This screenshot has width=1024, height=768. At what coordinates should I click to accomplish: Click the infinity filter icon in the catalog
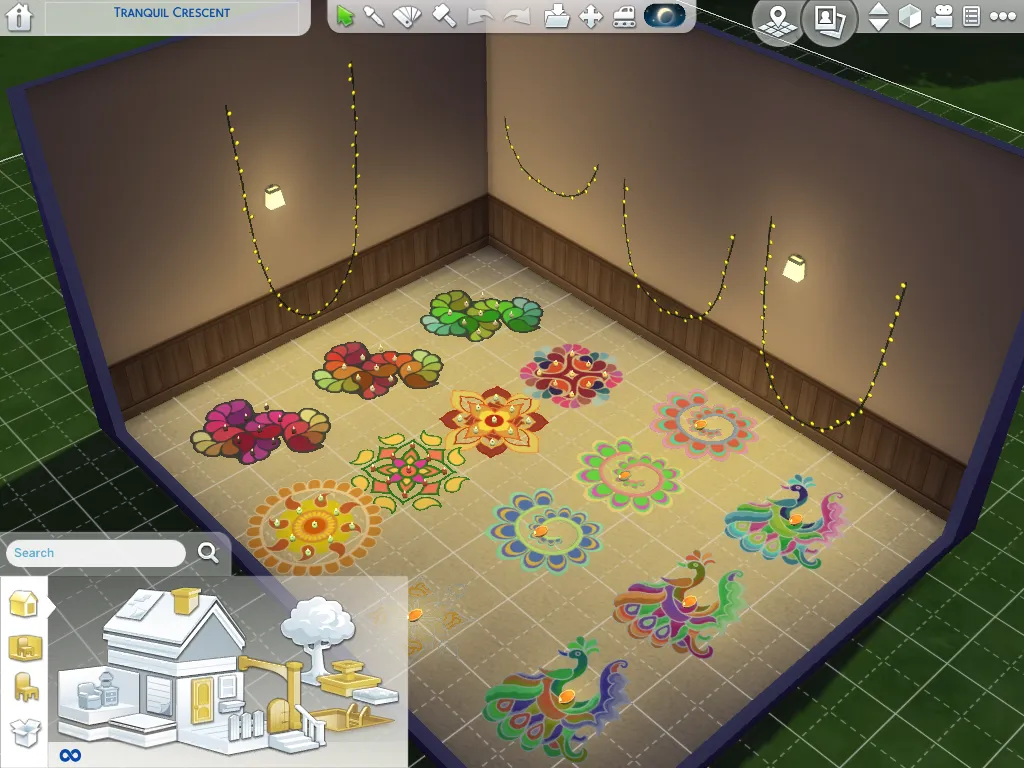pos(70,755)
